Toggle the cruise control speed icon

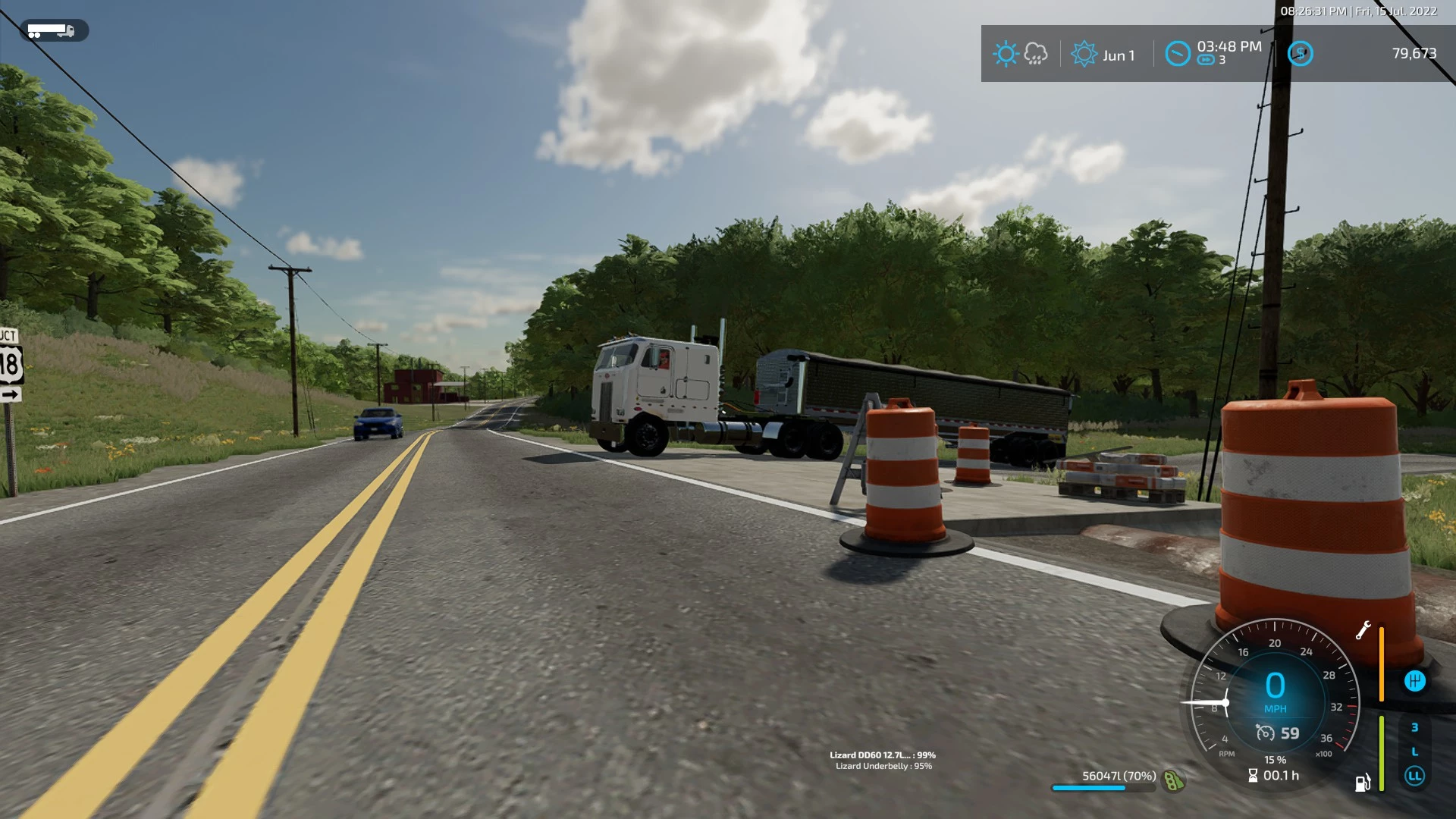[x=1265, y=733]
